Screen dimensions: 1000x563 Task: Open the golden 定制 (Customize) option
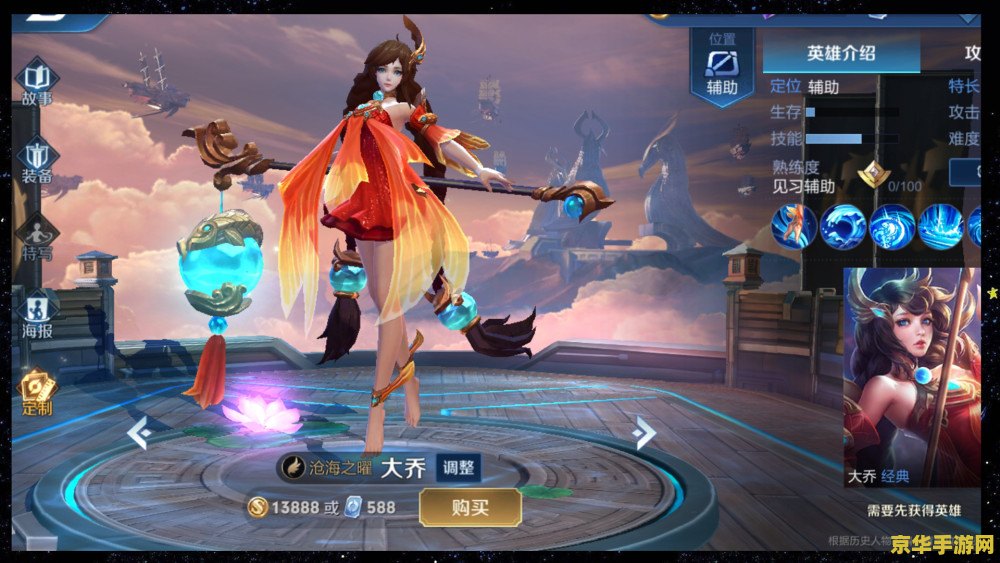37,392
